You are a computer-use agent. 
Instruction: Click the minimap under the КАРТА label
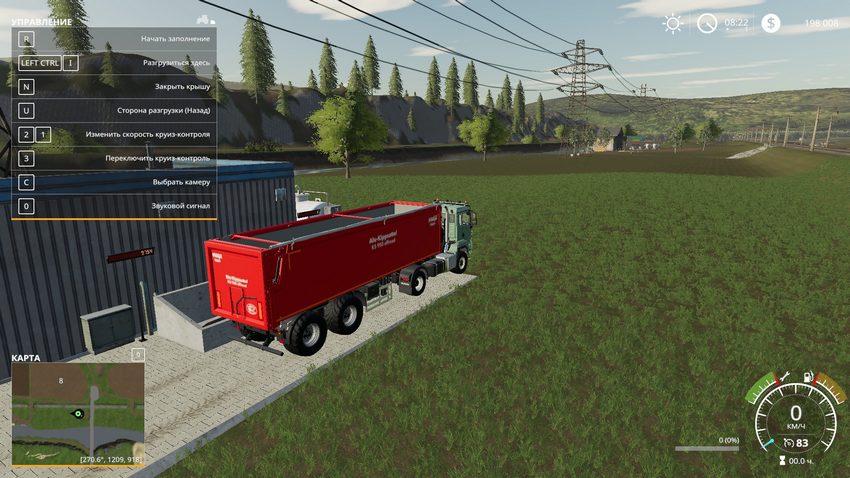(78, 413)
